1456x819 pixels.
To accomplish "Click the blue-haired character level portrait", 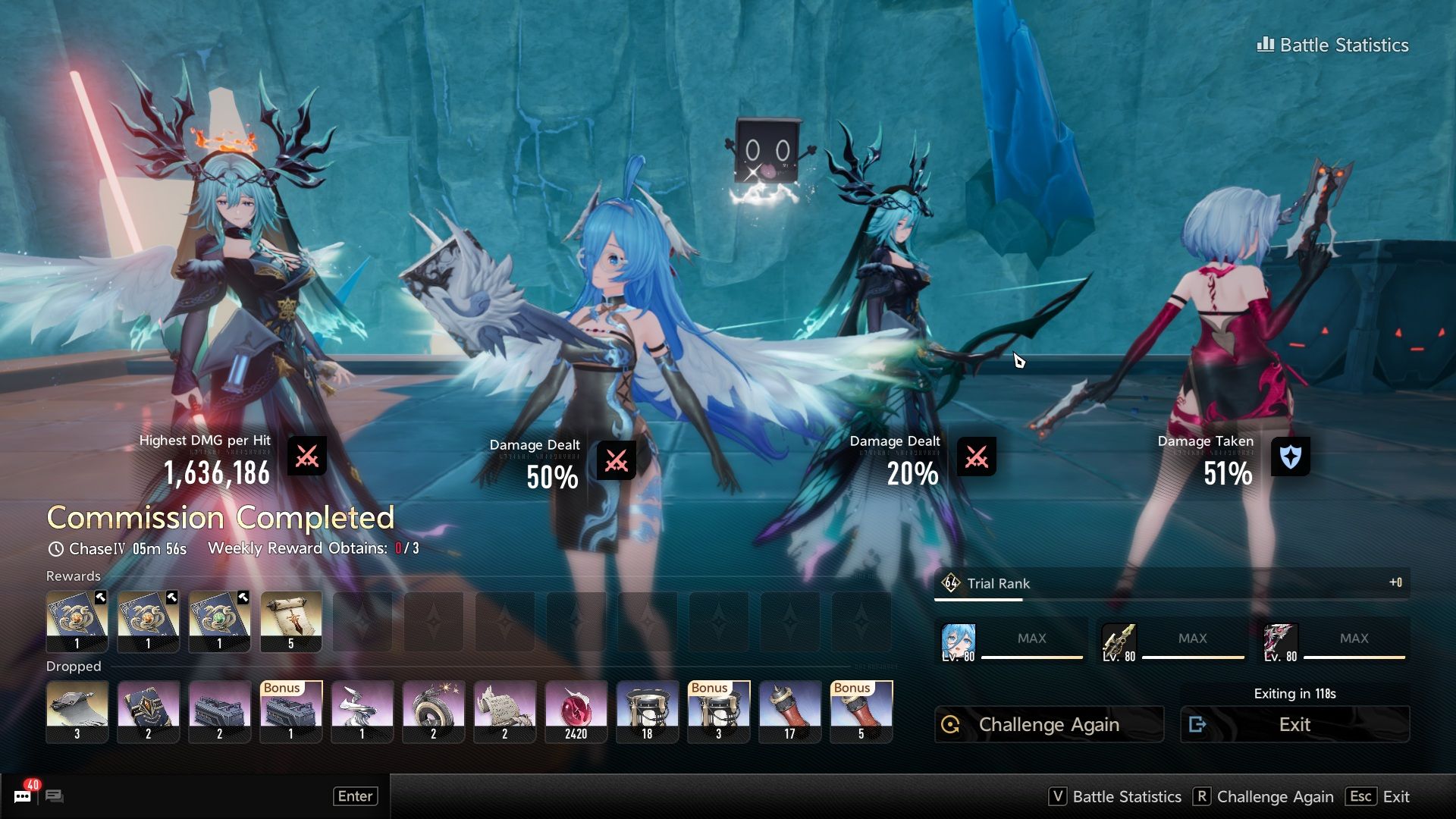I will coord(959,642).
